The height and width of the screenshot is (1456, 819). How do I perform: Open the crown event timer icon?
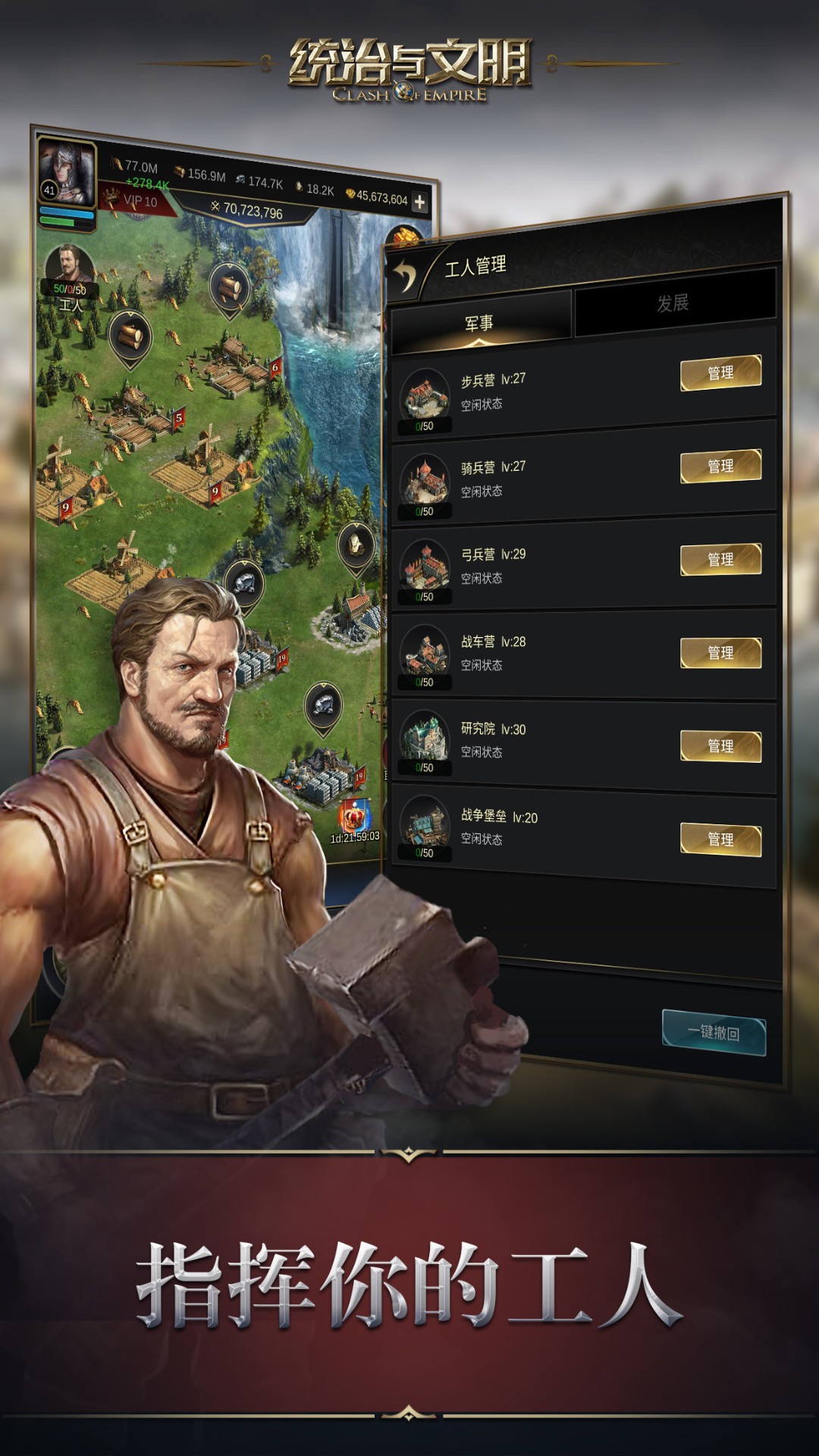click(355, 817)
